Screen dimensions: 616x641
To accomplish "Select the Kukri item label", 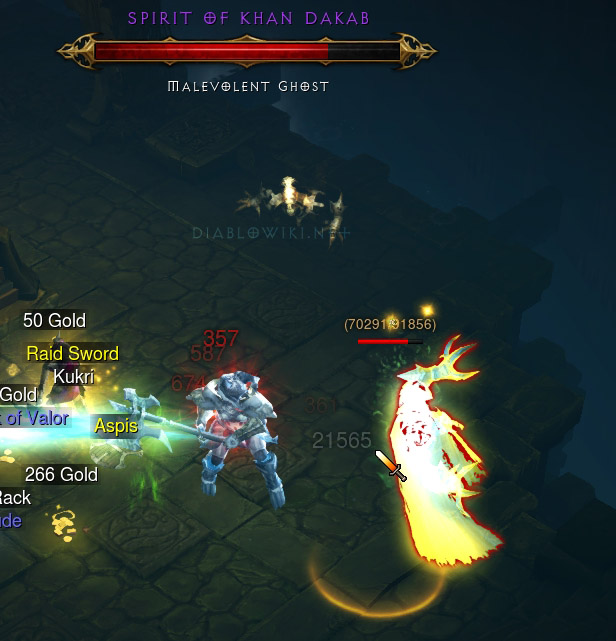I will [x=73, y=377].
